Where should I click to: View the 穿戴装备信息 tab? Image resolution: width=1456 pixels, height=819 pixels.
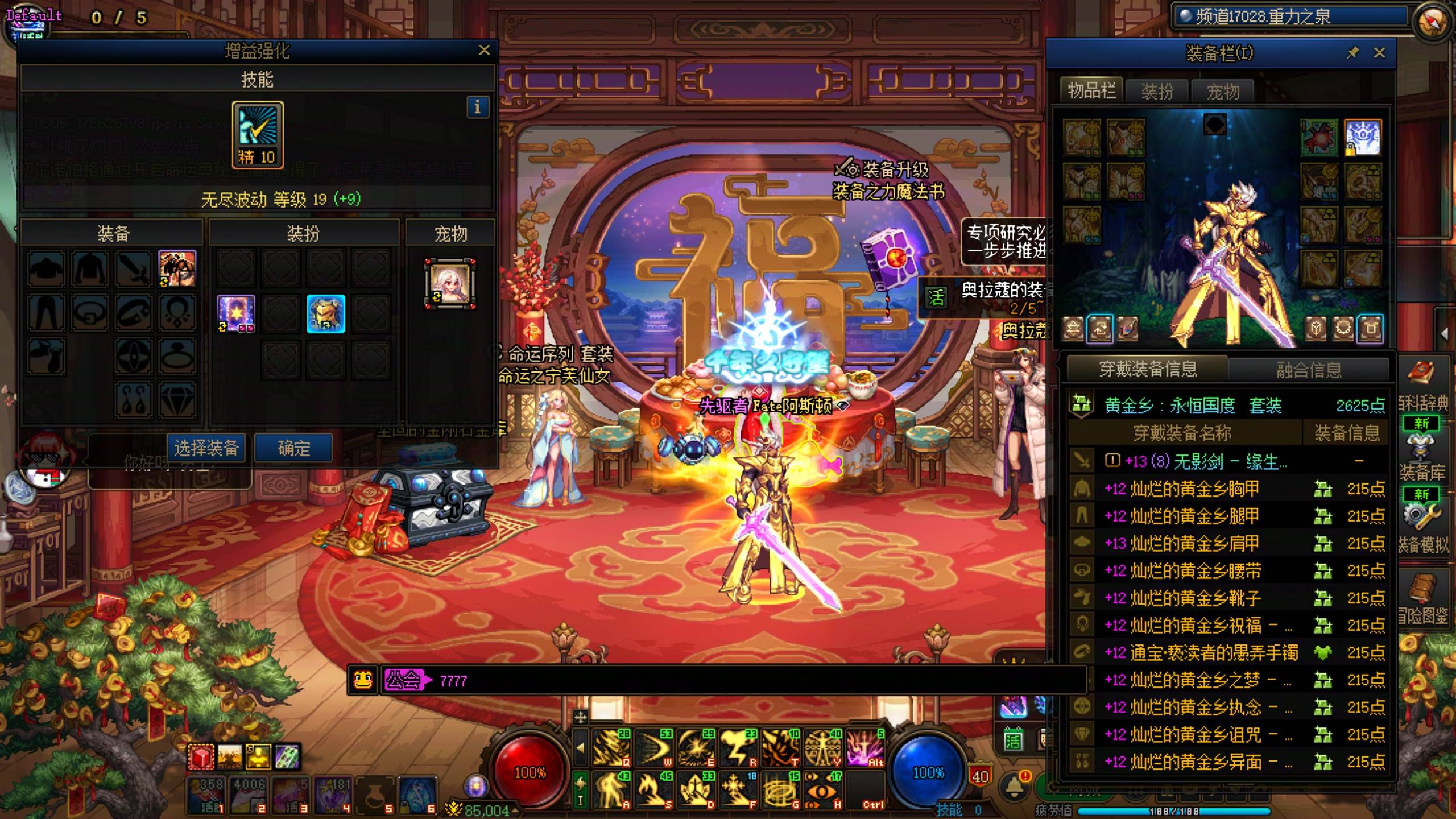[1148, 370]
